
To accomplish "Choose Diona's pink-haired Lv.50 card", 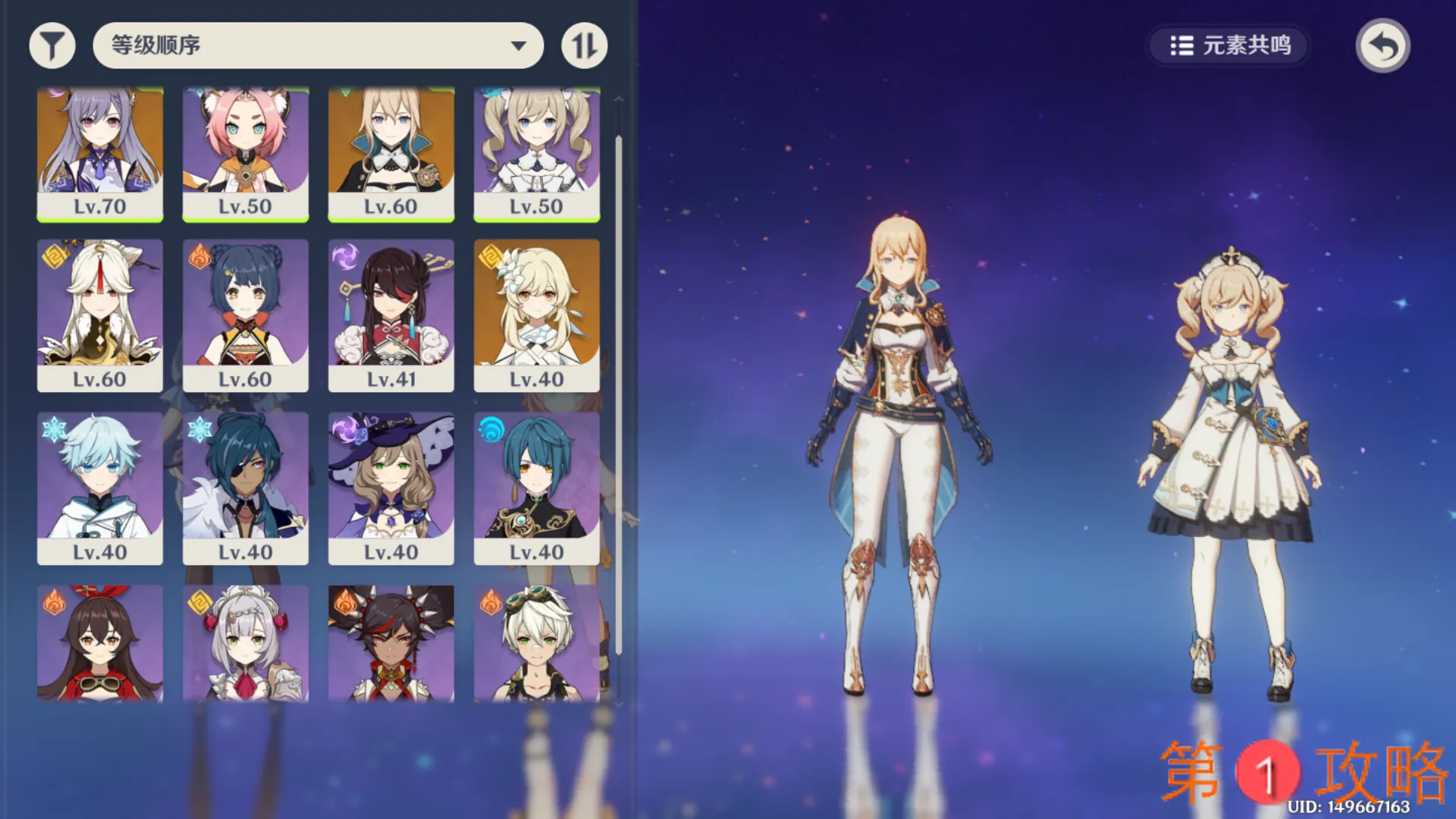I will pos(246,154).
